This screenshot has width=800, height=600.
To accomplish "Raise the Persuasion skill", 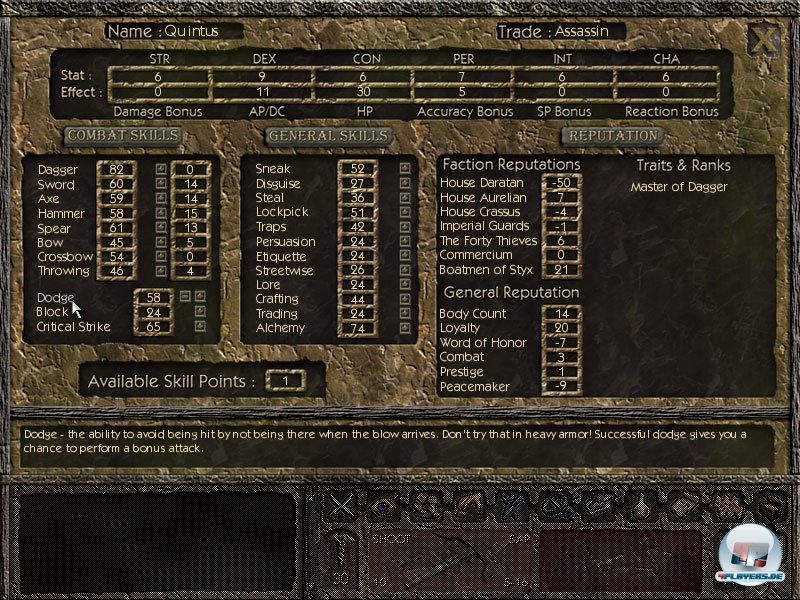I will click(404, 241).
